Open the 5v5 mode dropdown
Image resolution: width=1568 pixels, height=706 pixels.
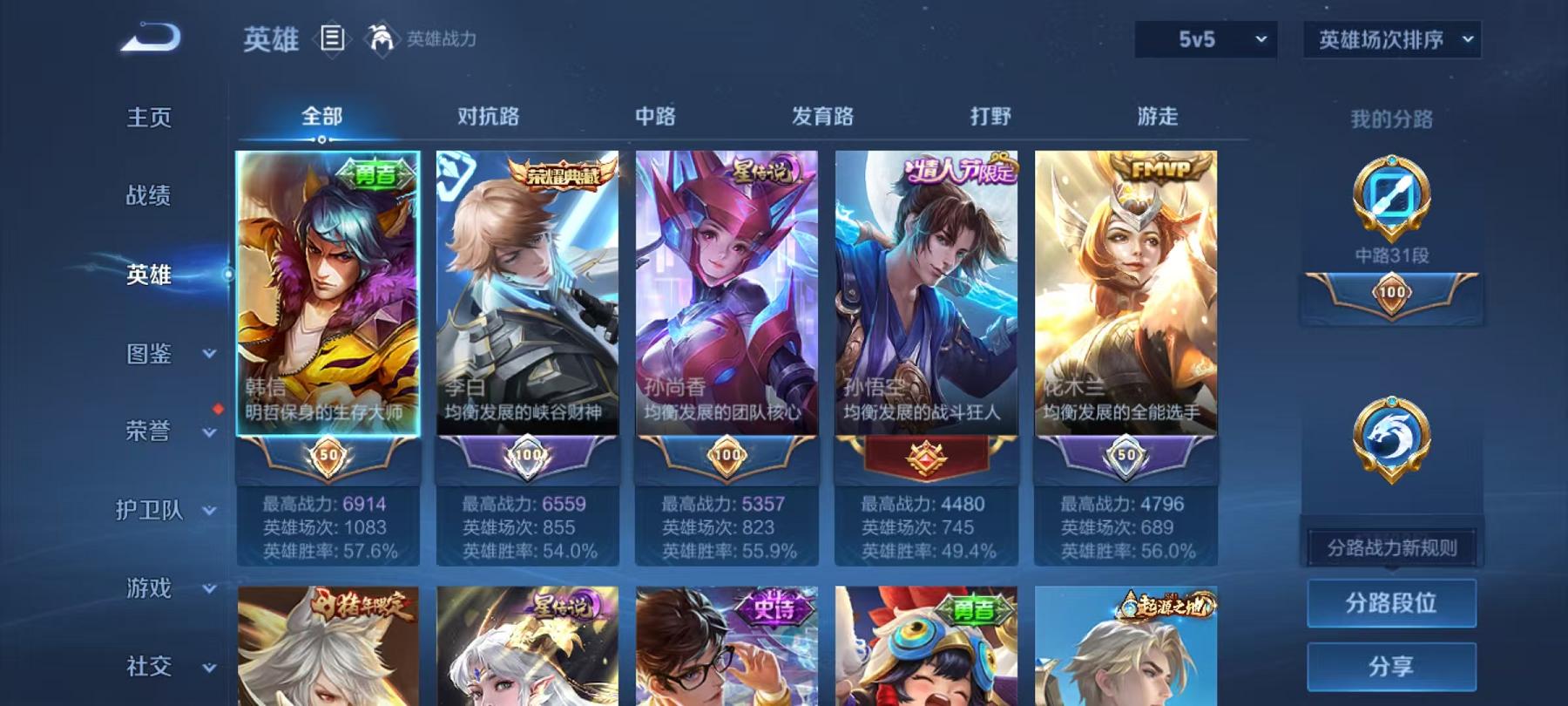tap(1205, 38)
